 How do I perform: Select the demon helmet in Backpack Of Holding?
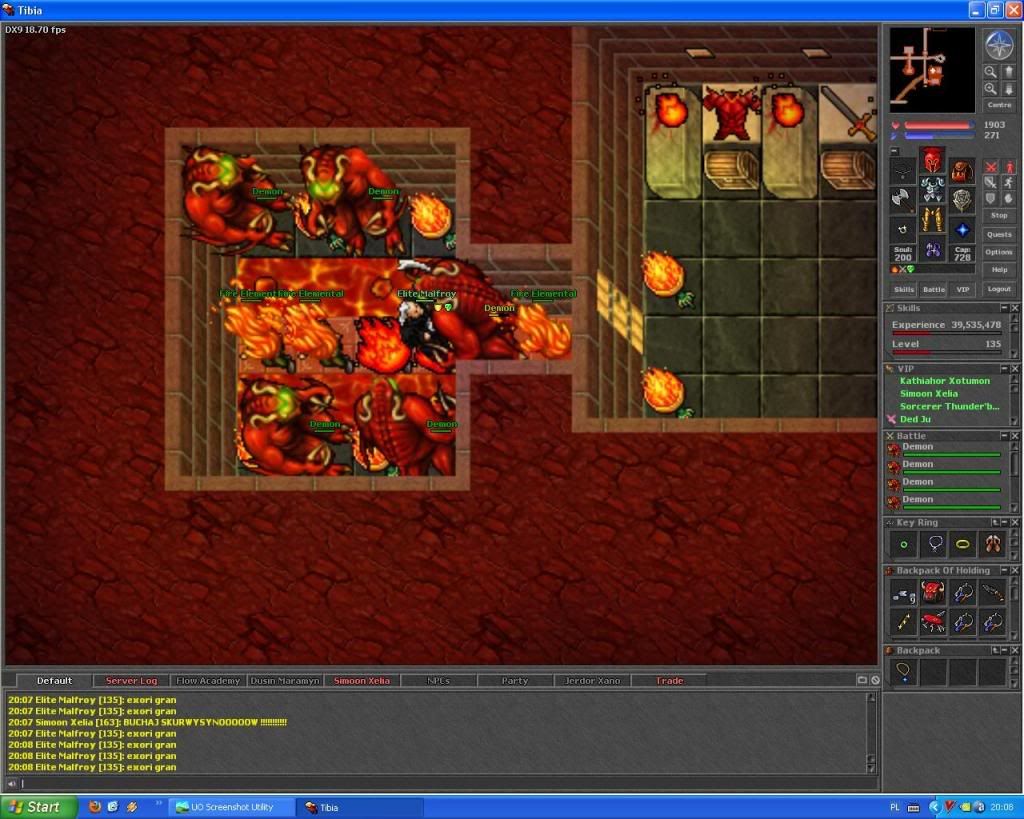[933, 593]
